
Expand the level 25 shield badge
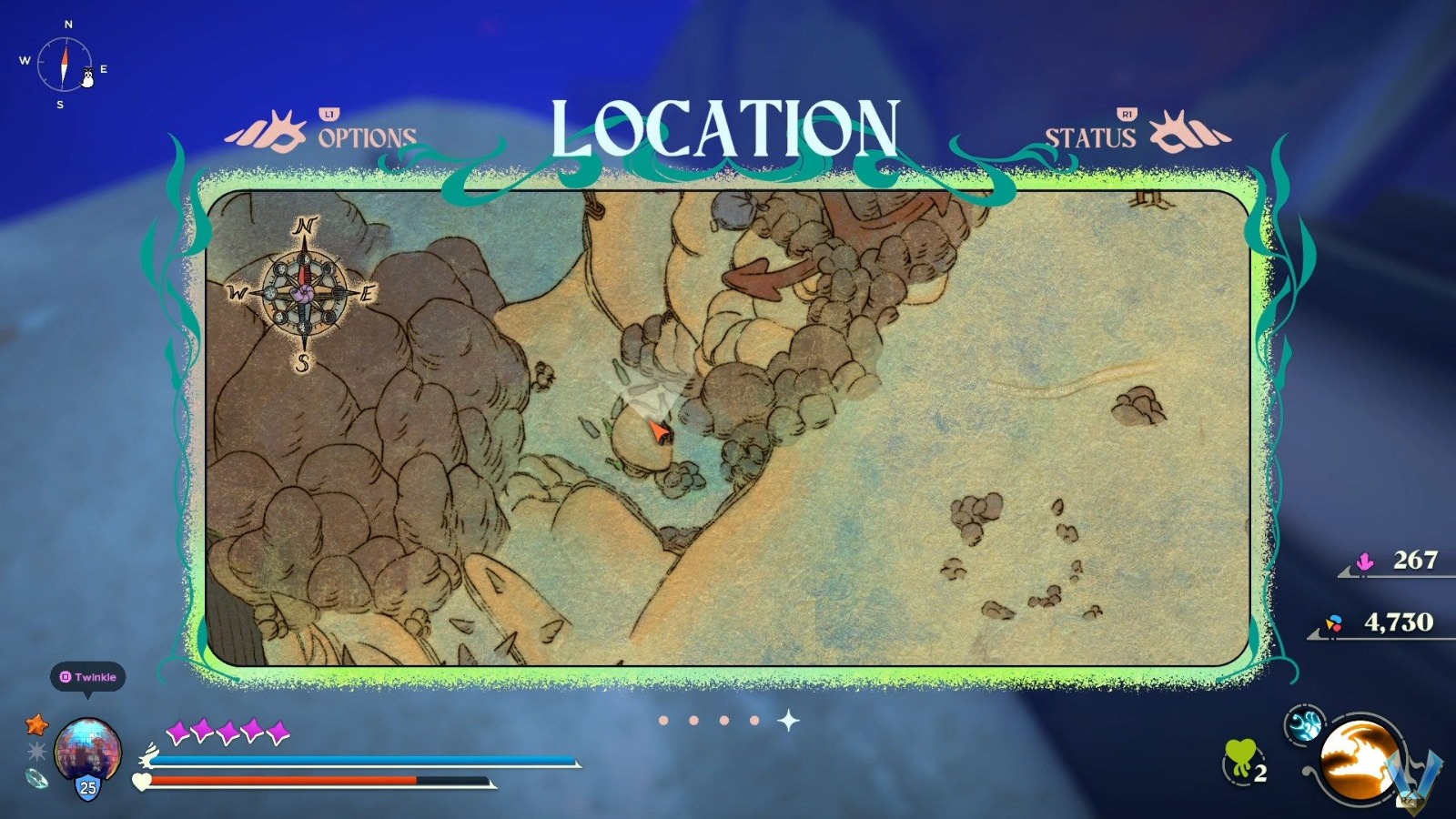pos(86,787)
